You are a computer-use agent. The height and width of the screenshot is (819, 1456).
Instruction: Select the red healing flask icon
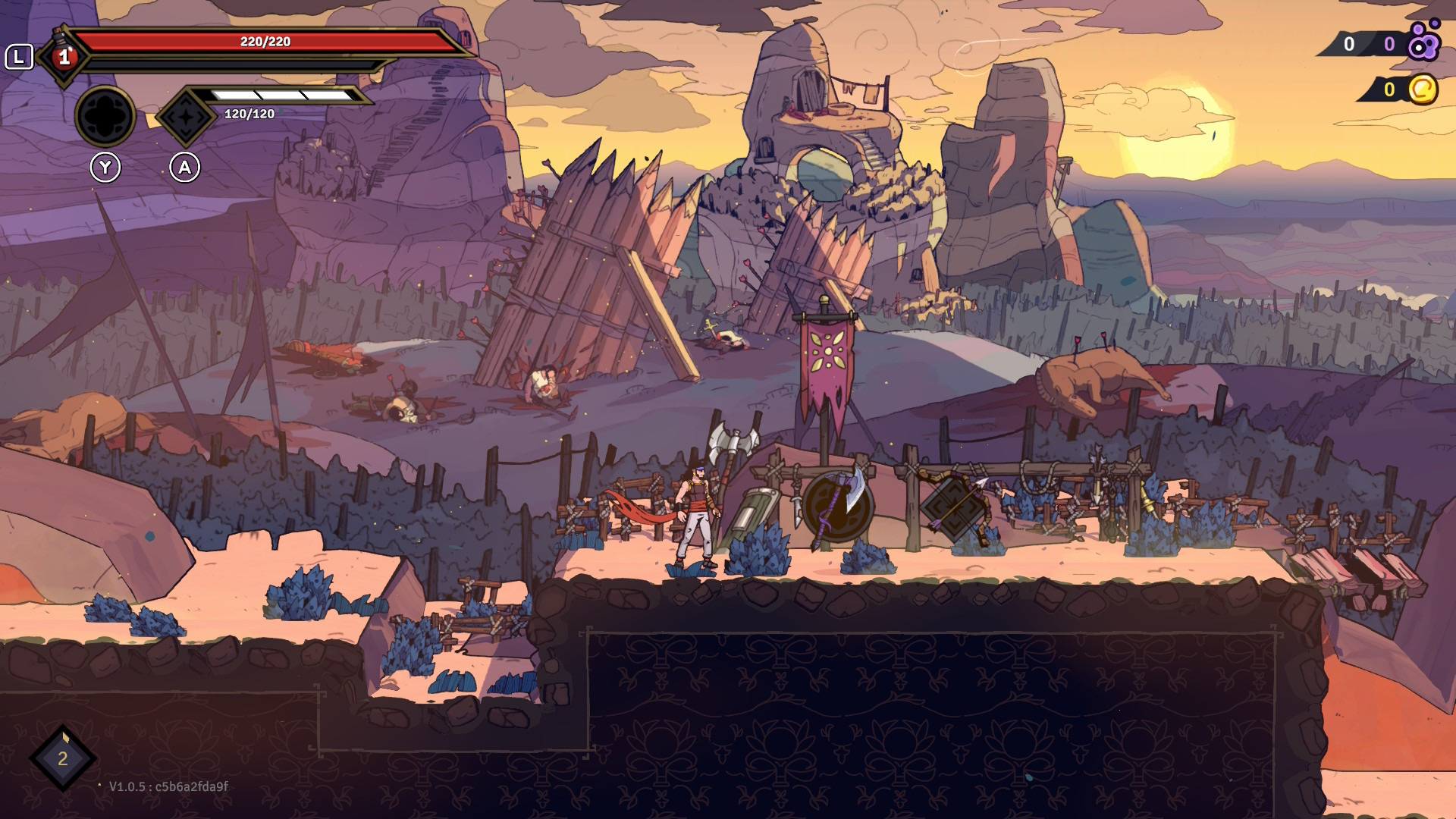click(x=64, y=55)
